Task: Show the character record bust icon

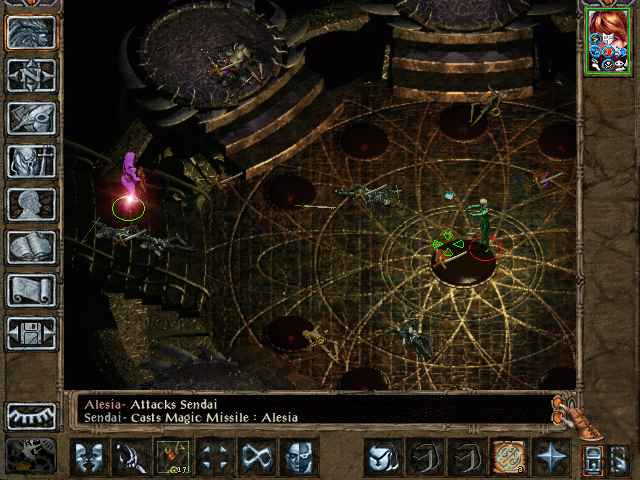Action: coord(31,204)
